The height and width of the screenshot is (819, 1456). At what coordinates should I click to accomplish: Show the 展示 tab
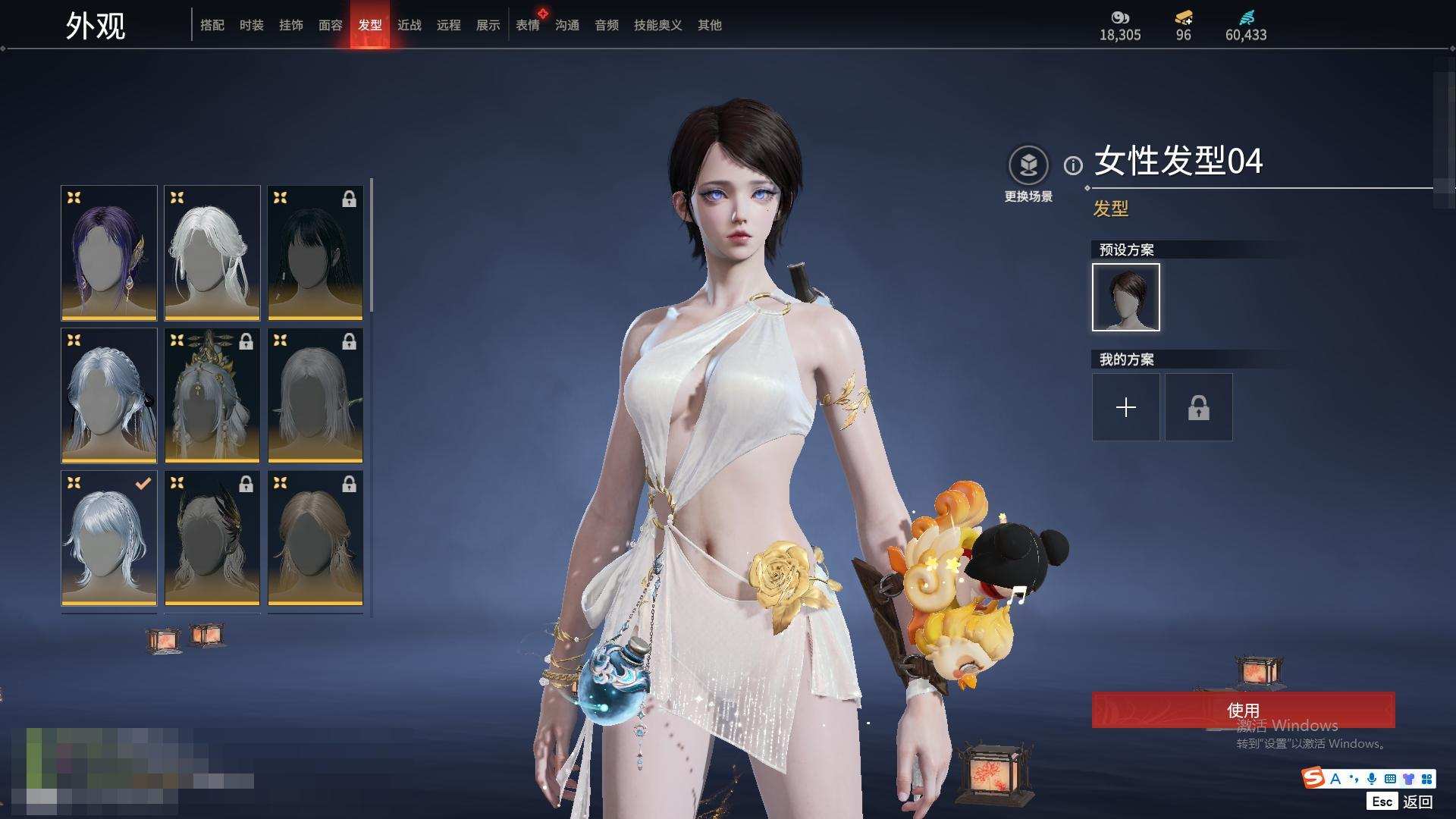pos(488,26)
